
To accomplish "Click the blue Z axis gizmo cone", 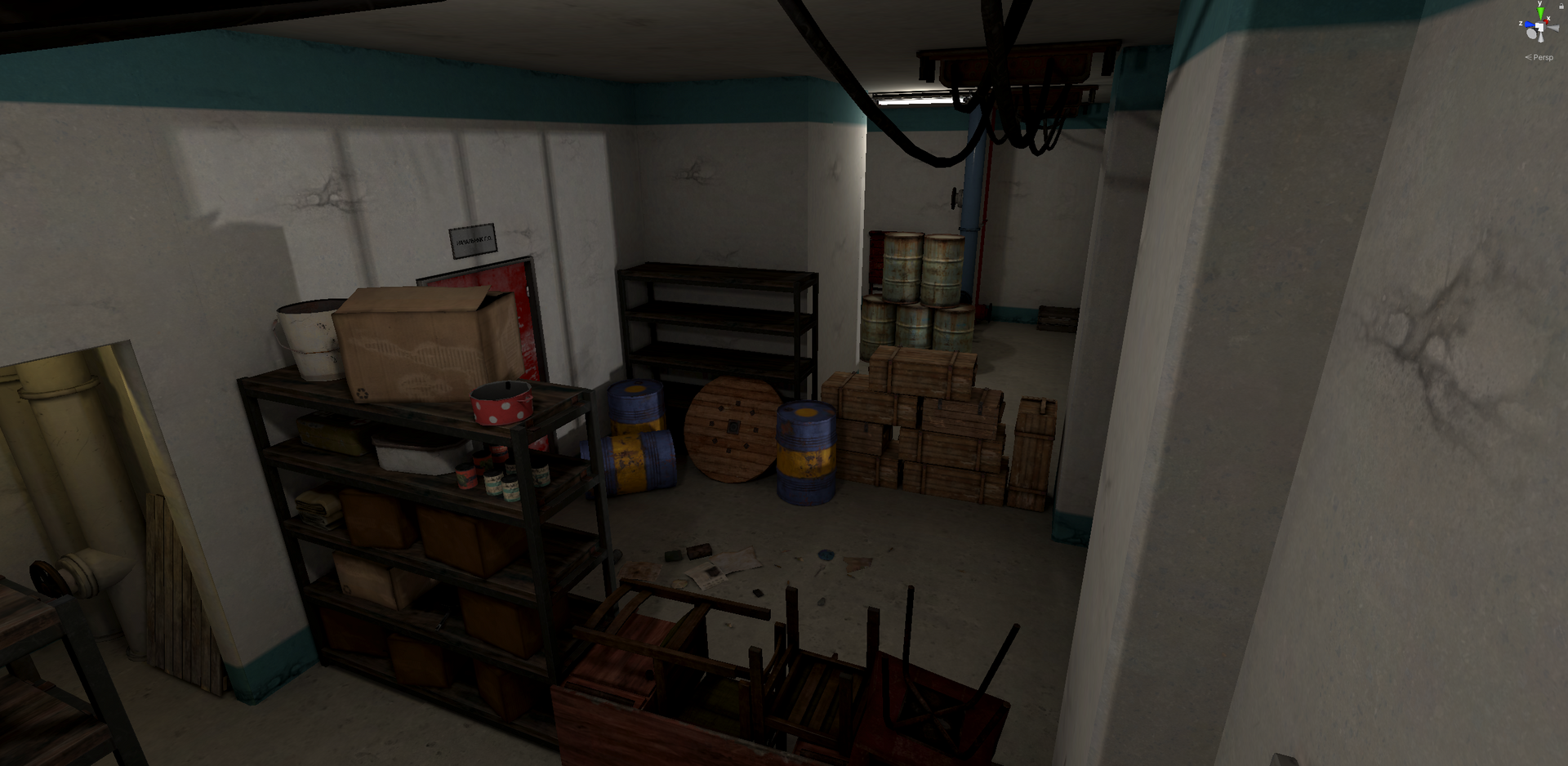I will coord(1529,25).
